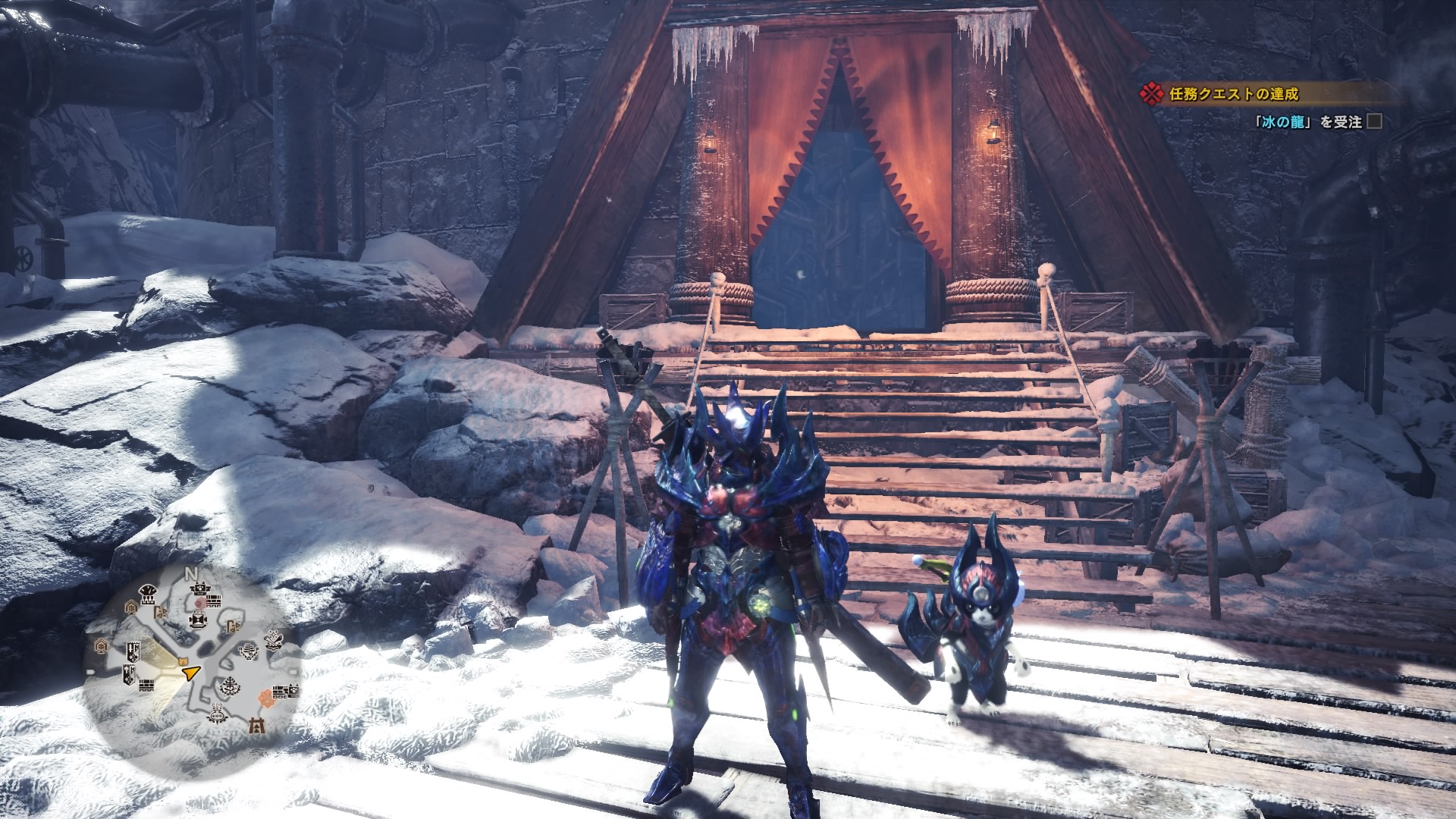The image size is (1456, 819).
Task: Click the crossed hammers icon on the minimap
Action: (275, 641)
